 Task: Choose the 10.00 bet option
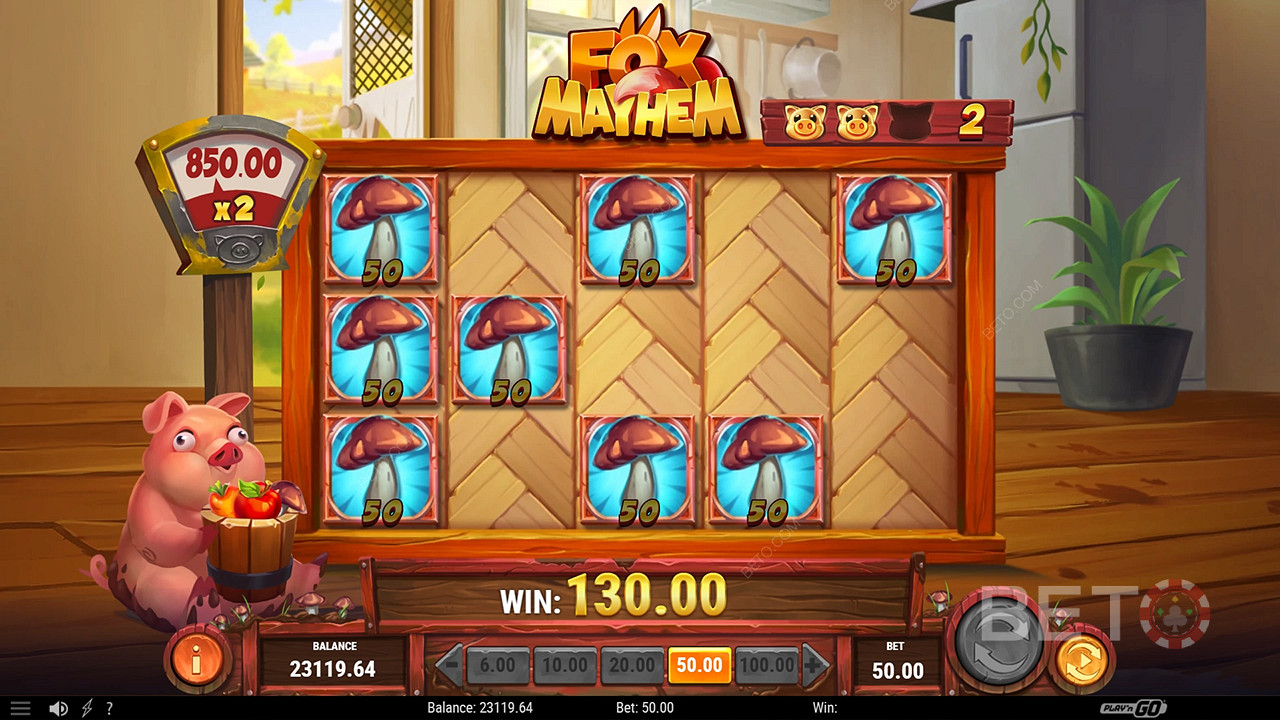point(565,666)
